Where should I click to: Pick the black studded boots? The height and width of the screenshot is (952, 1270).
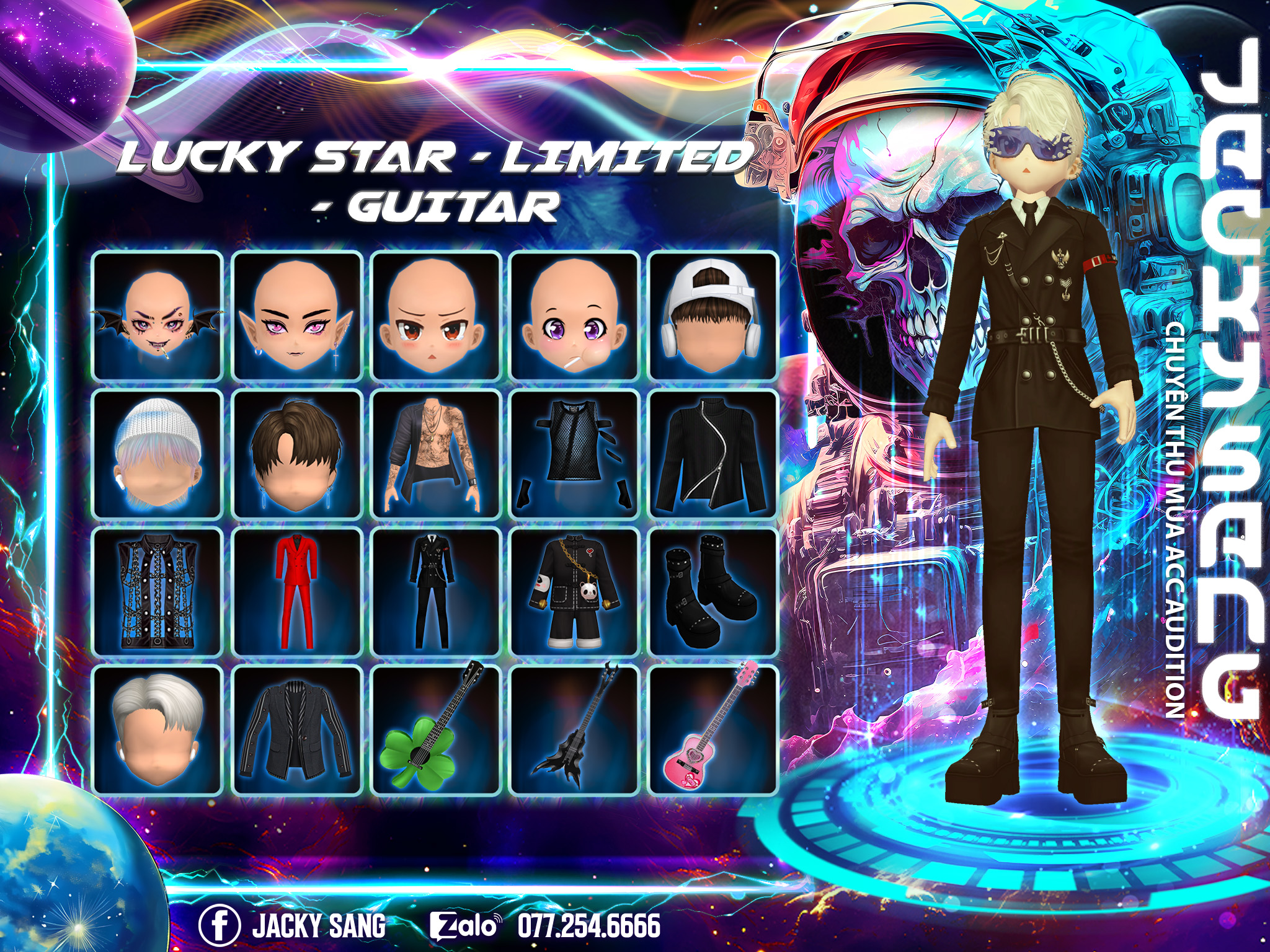(x=713, y=592)
